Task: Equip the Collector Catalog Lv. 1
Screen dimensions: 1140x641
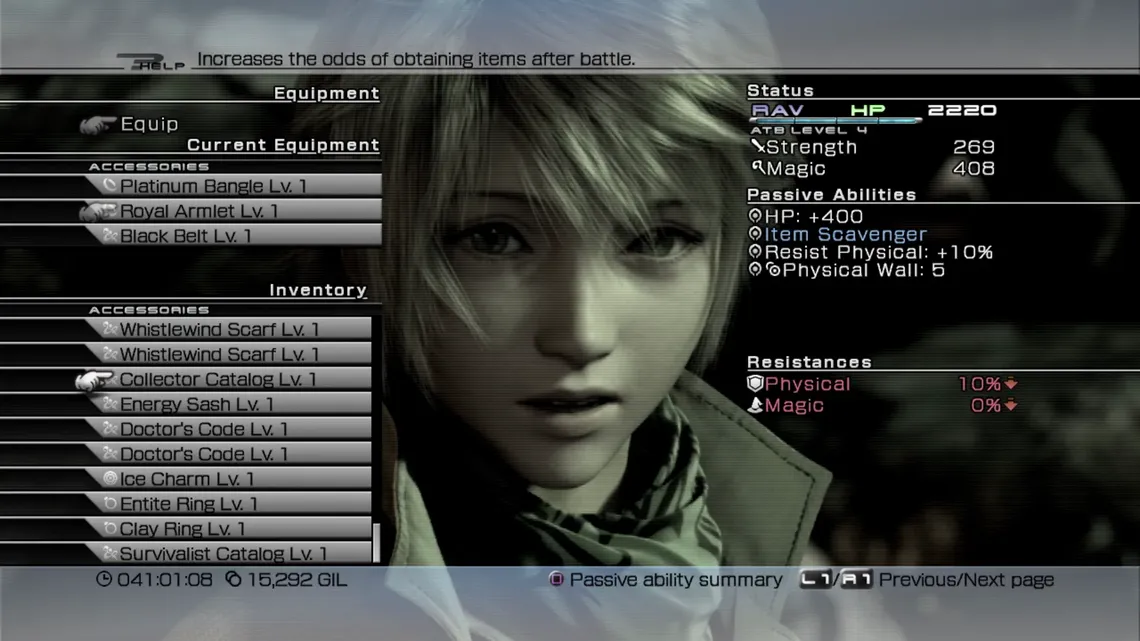Action: click(x=217, y=380)
